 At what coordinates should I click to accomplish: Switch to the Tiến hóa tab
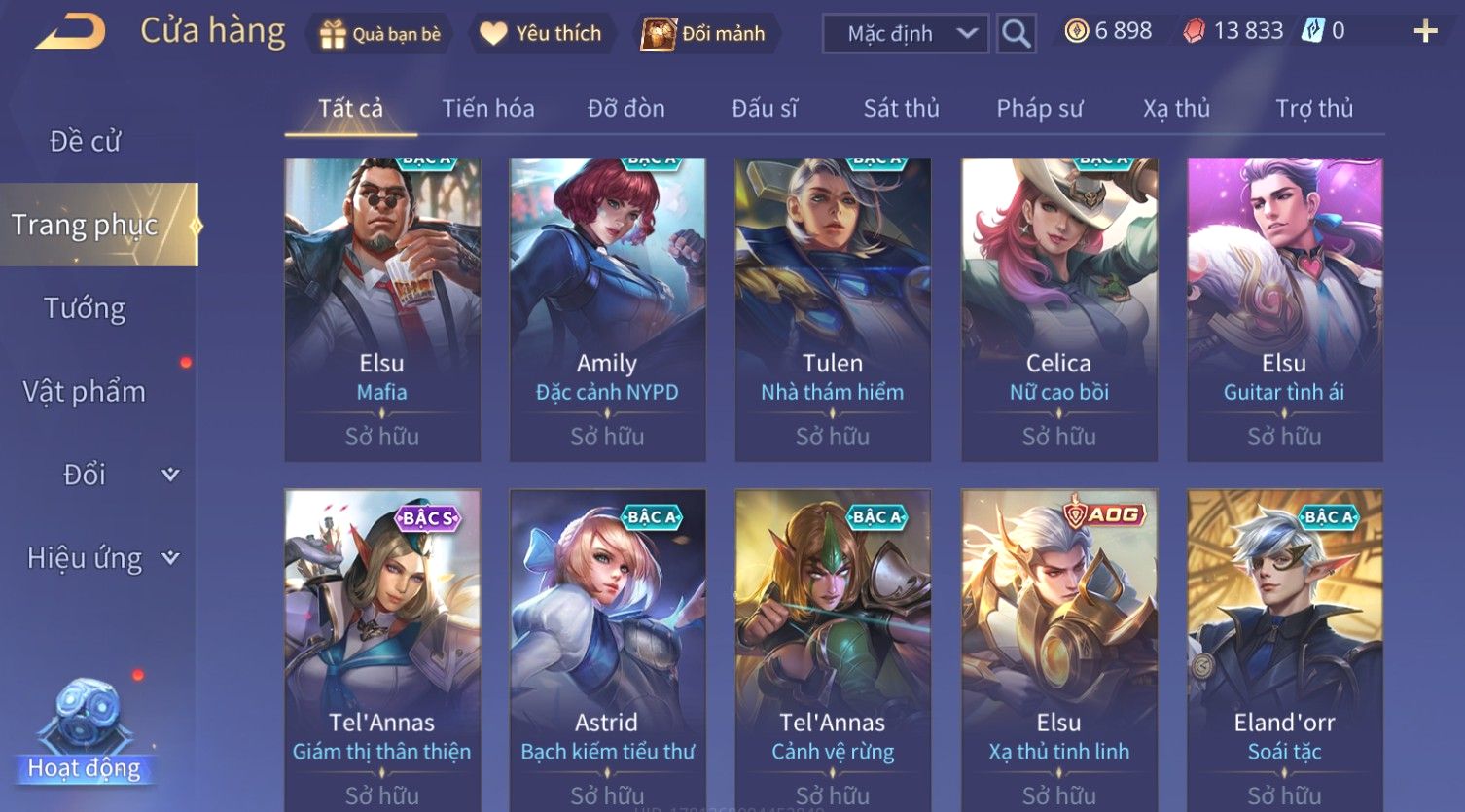[488, 108]
